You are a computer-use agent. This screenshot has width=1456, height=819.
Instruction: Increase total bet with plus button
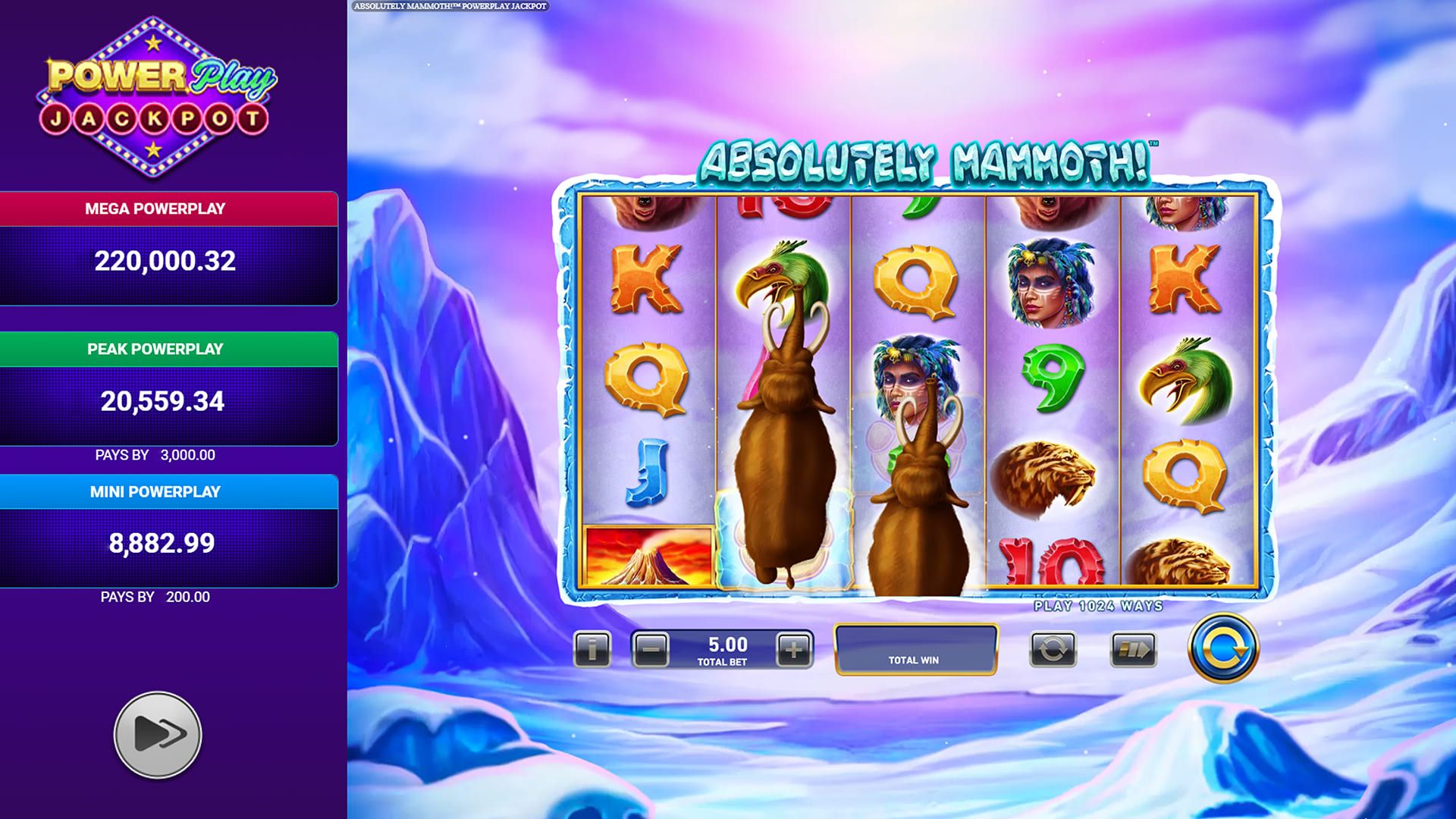click(x=793, y=650)
